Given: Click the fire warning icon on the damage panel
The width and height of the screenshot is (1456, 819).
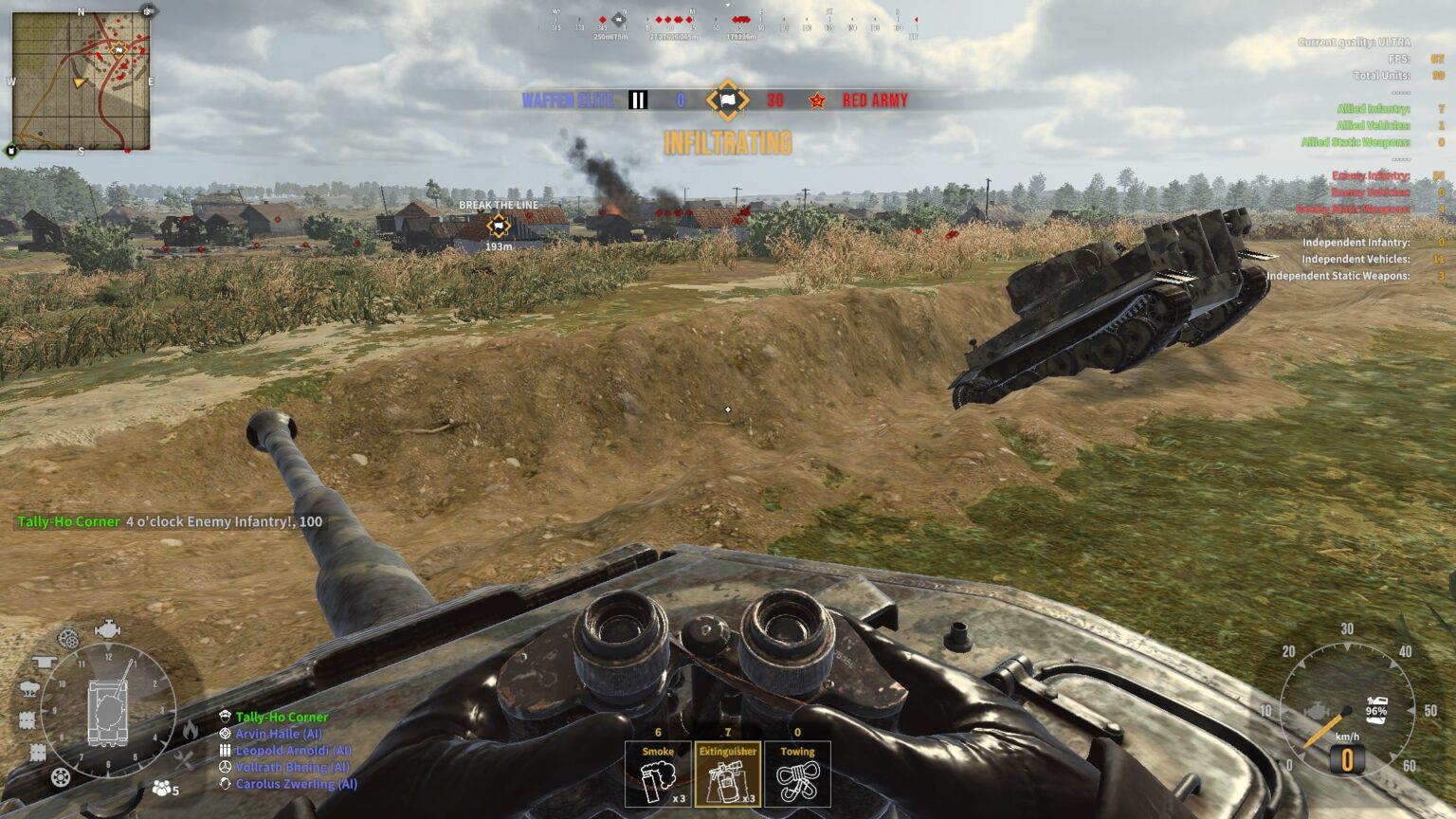Looking at the screenshot, I should pos(191,728).
